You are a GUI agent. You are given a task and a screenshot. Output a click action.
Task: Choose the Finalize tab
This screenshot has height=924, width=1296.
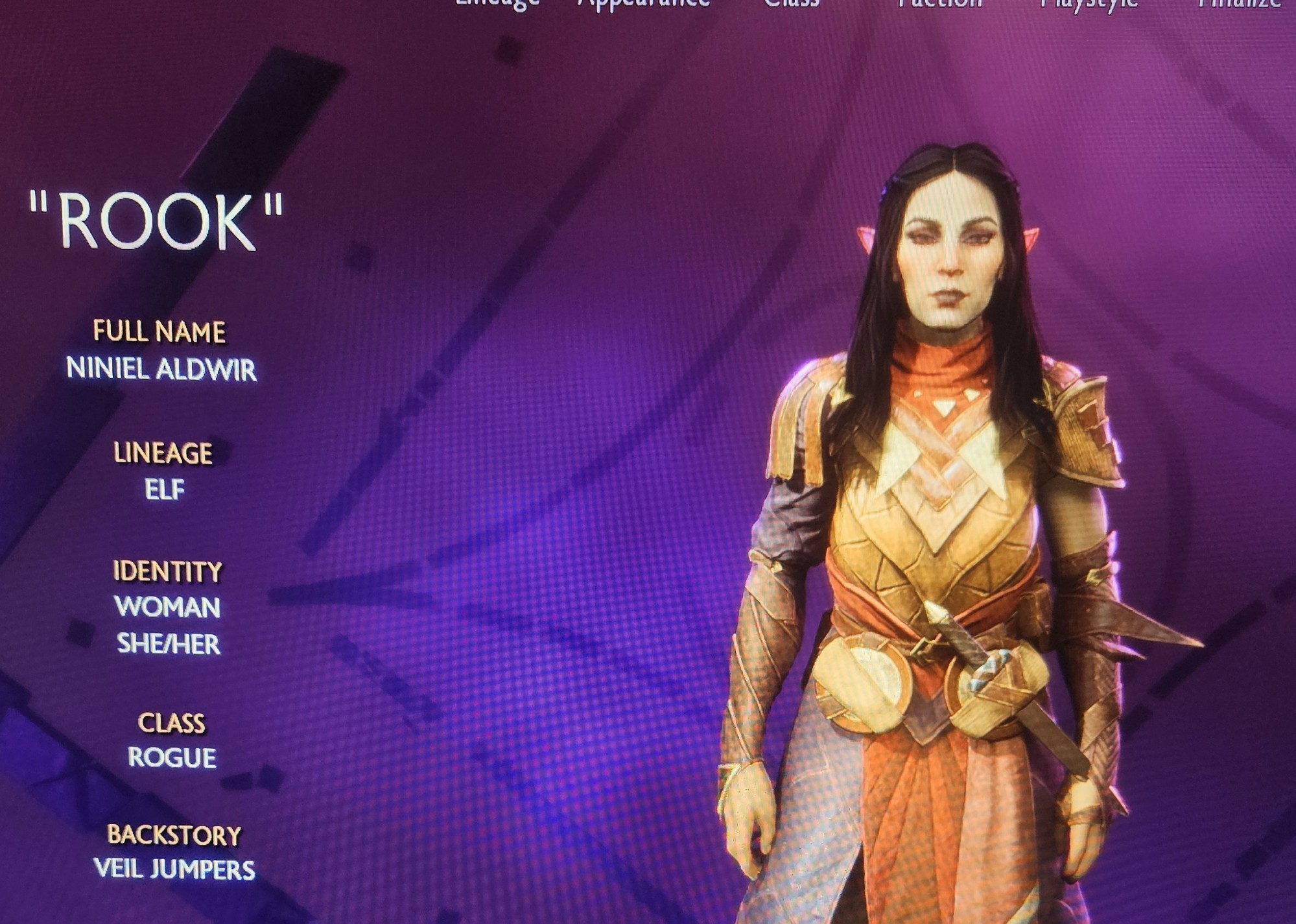coord(1239,3)
